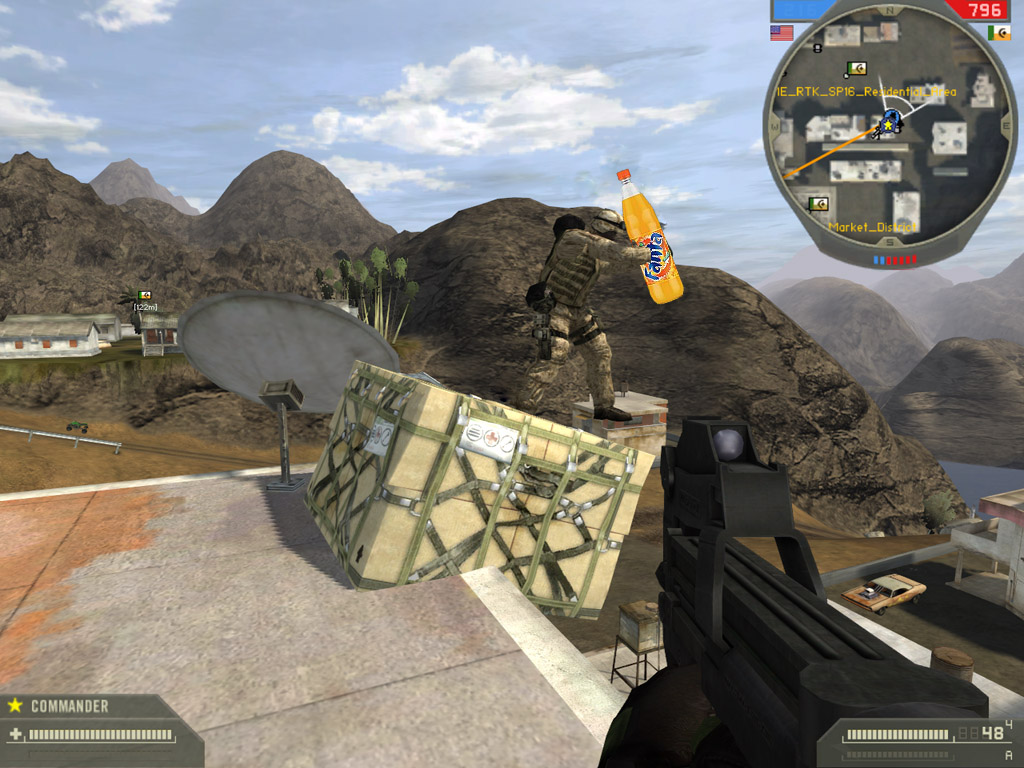This screenshot has height=768, width=1024.
Task: Click the circular minimap
Action: point(890,132)
